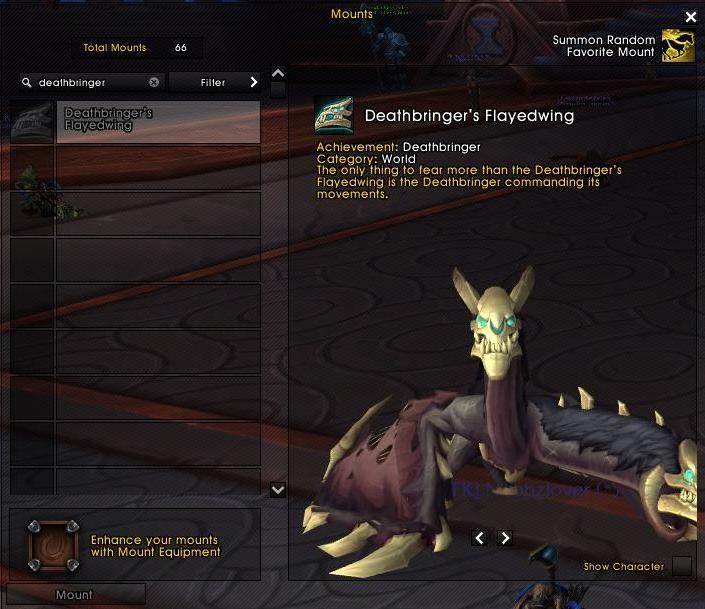Click the Mount button
705x609 pixels.
(x=75, y=595)
